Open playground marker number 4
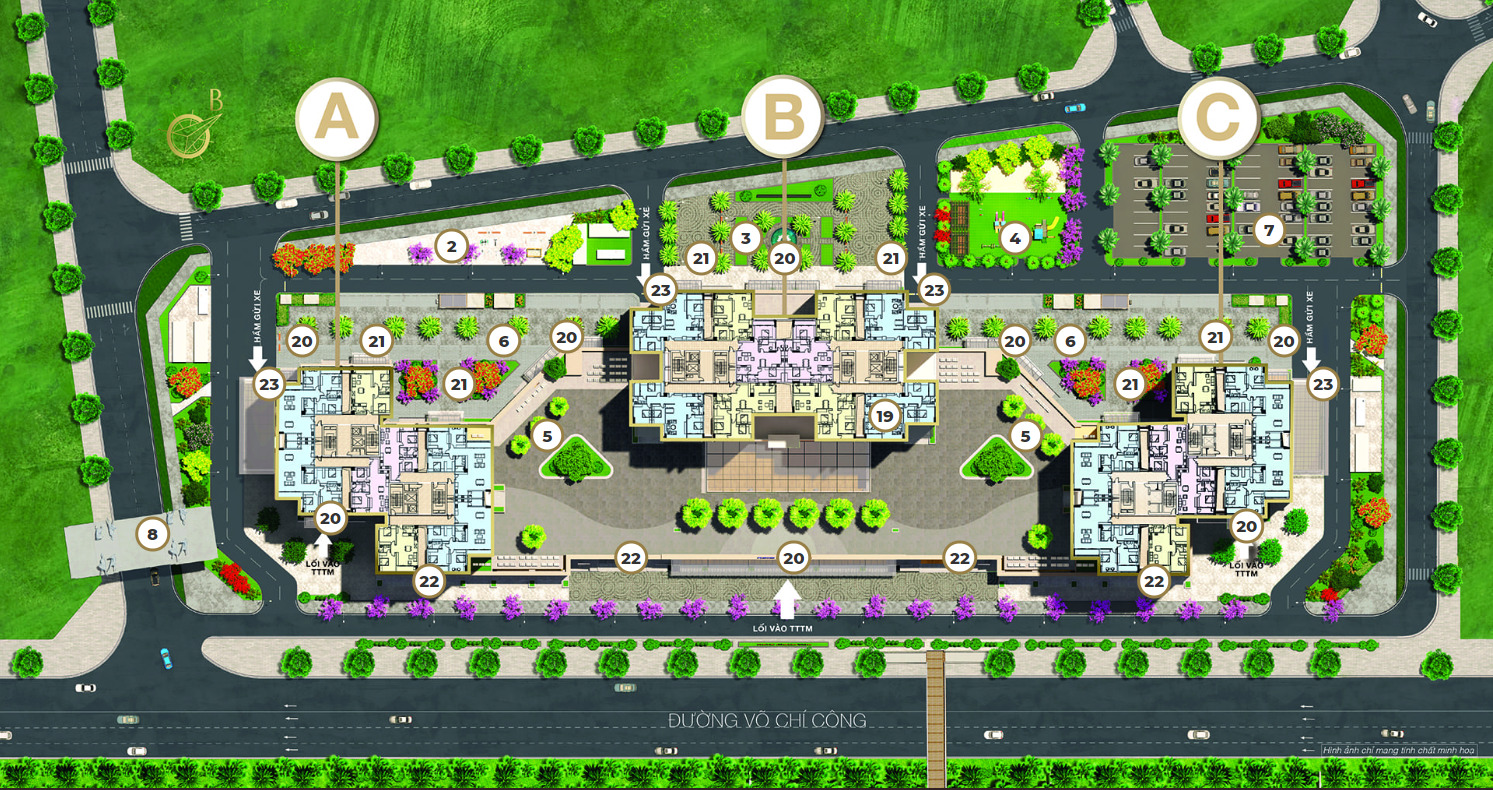The image size is (1493, 790). 1015,239
